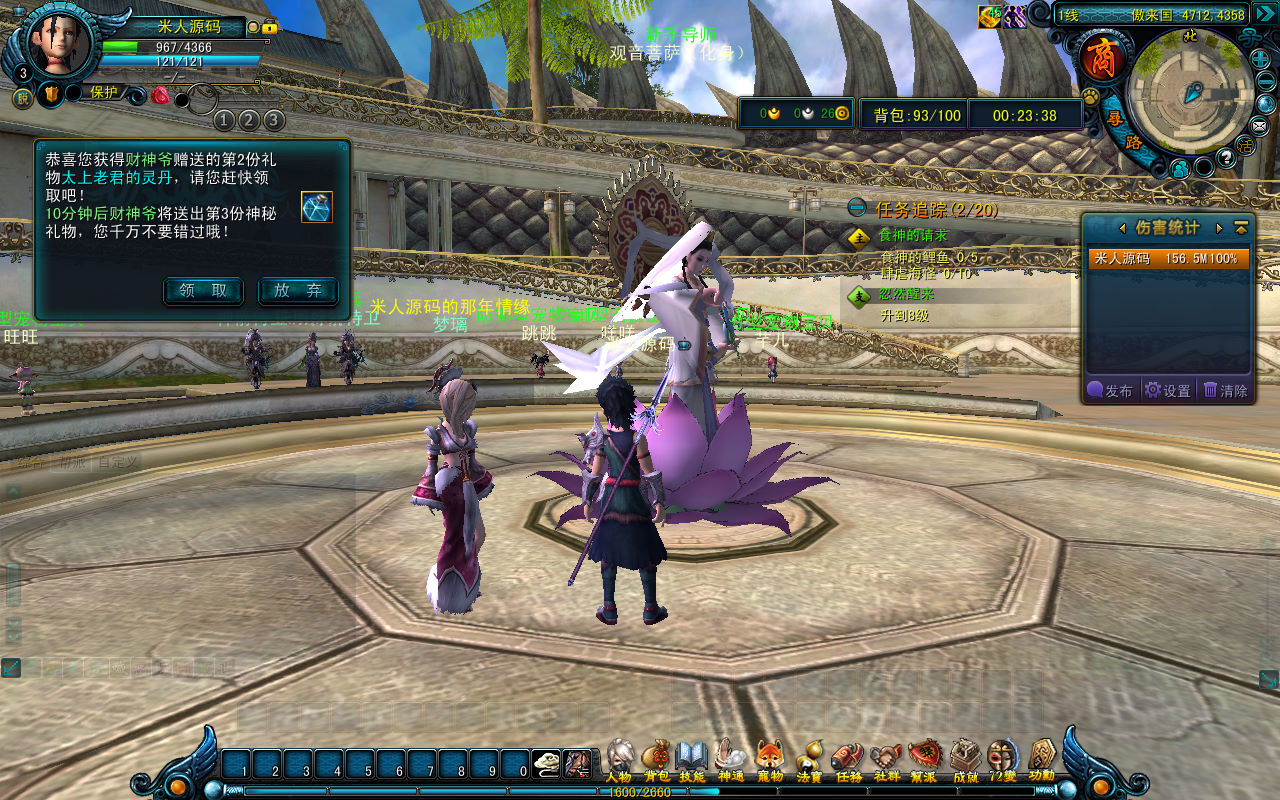Screen dimensions: 1280x800
Task: Open the 成就 achievements panel
Action: (965, 760)
